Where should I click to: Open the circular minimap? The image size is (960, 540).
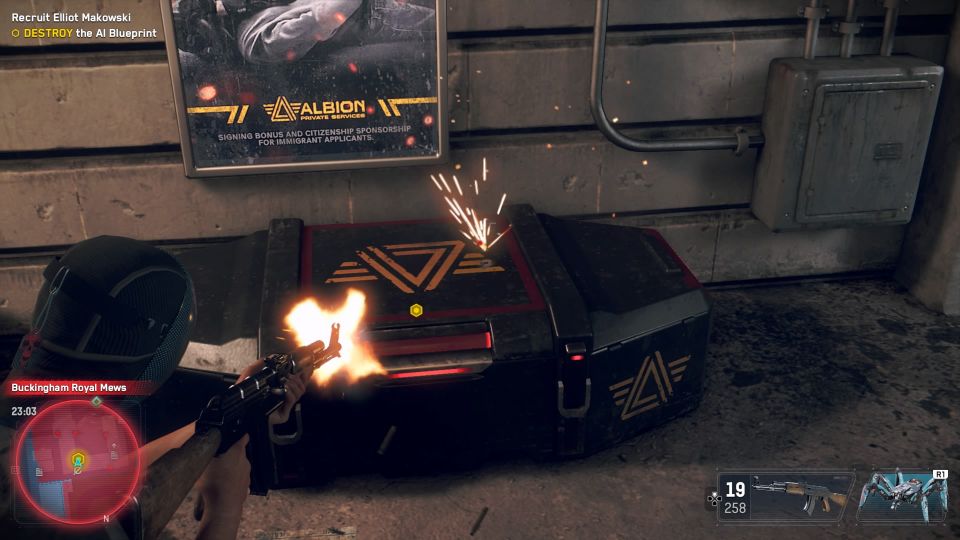tap(77, 460)
